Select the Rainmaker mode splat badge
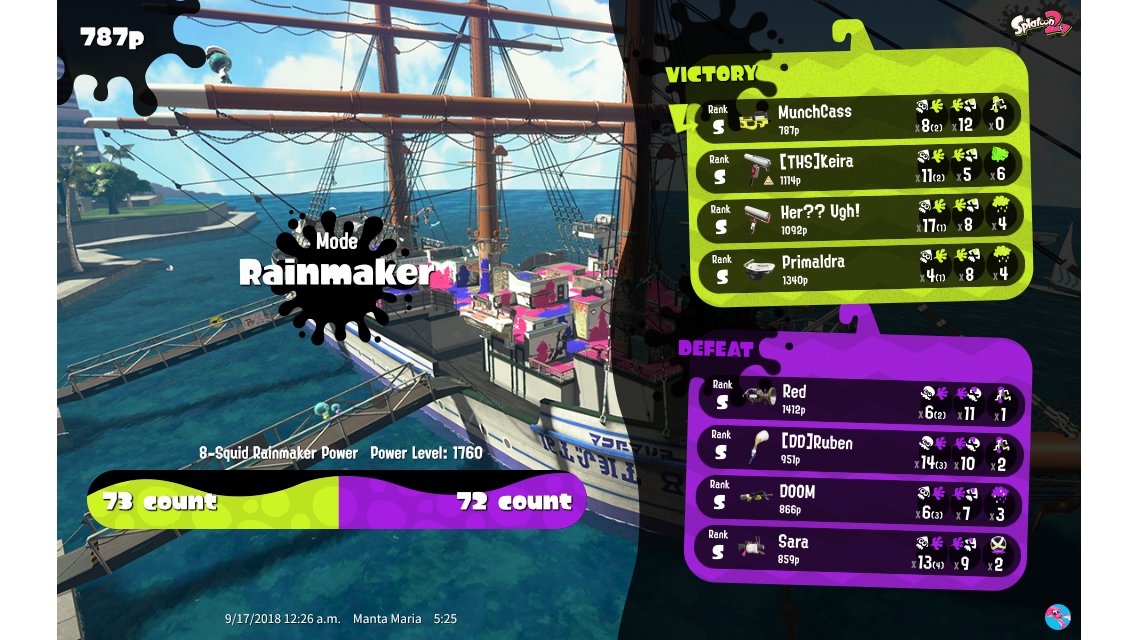 coord(335,272)
